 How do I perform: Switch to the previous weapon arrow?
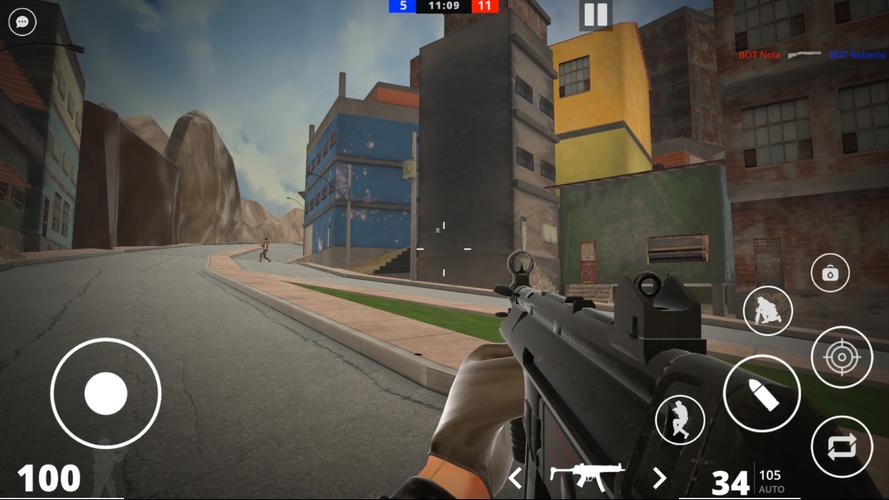(516, 478)
